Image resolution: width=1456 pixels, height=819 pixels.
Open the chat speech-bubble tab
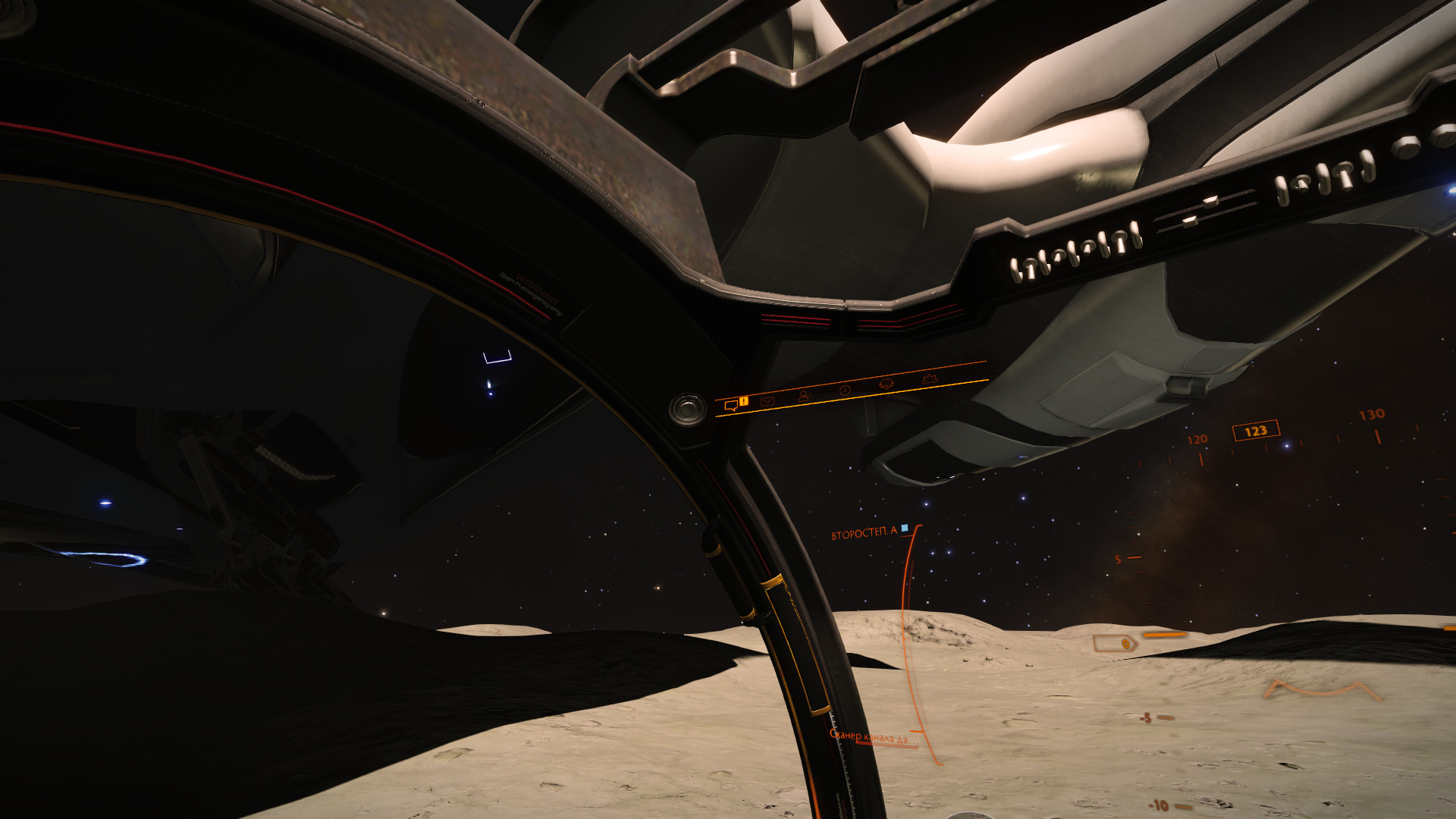click(731, 406)
